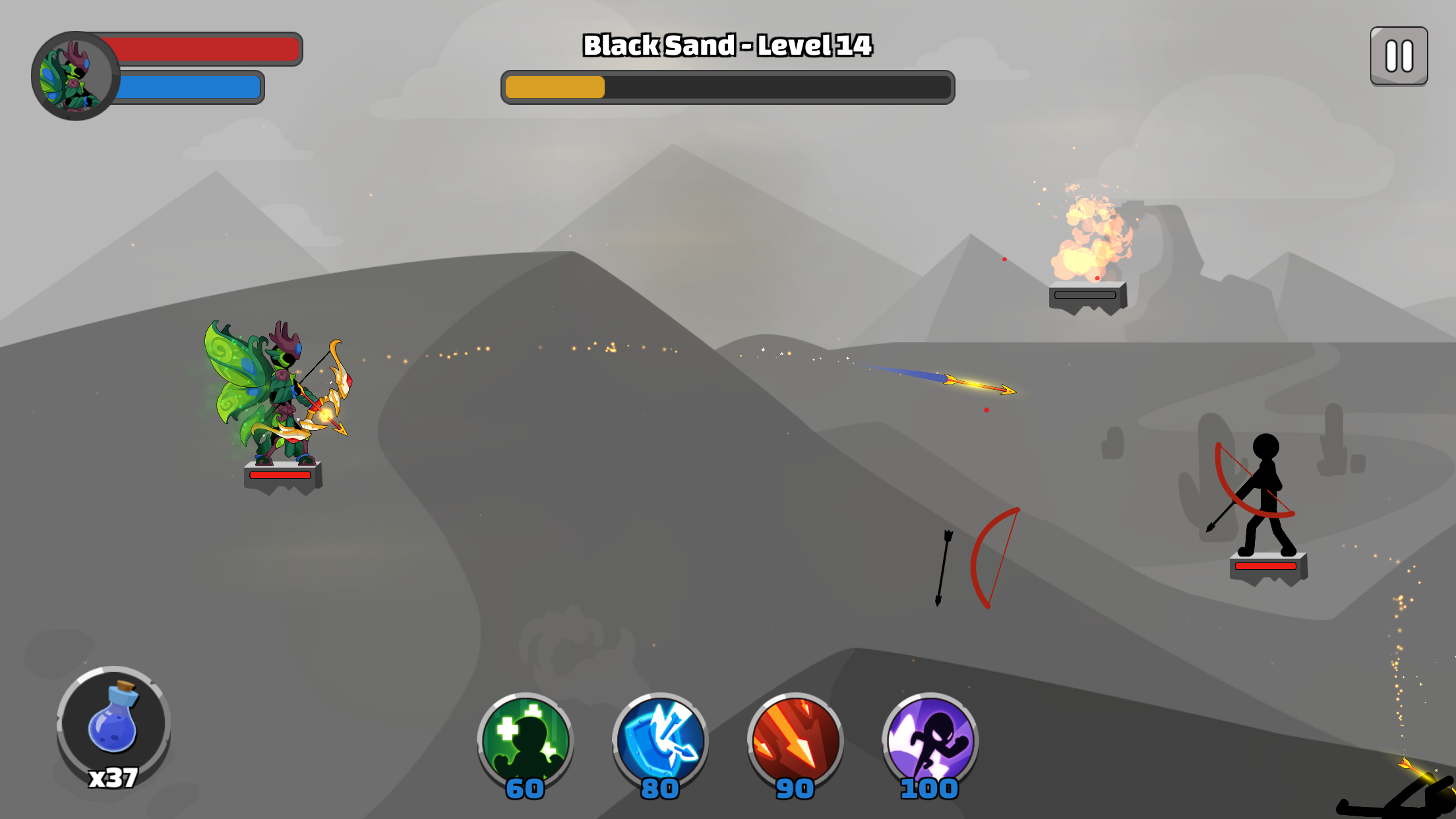1456x819 pixels.
Task: Use the blue mana potion
Action: tap(113, 723)
